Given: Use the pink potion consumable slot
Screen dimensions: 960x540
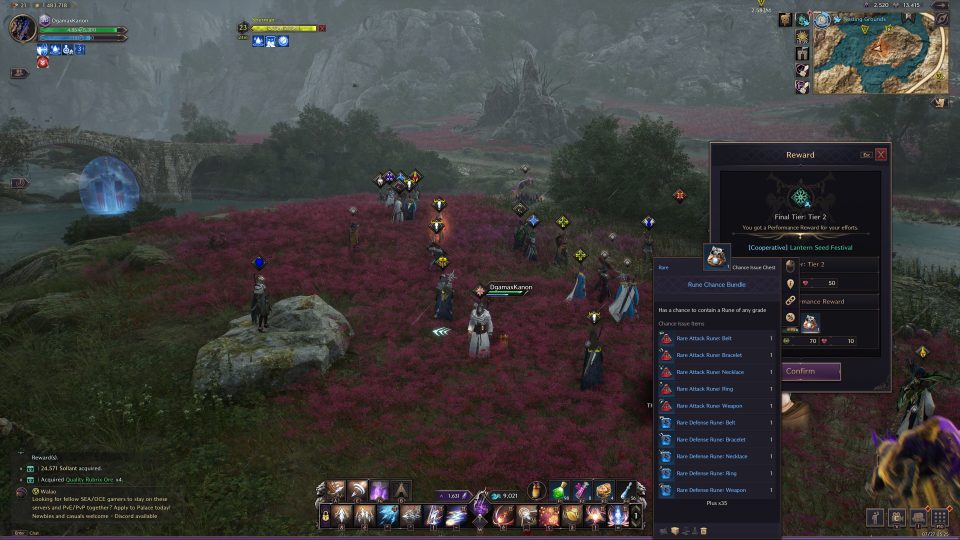Looking at the screenshot, I should [582, 491].
